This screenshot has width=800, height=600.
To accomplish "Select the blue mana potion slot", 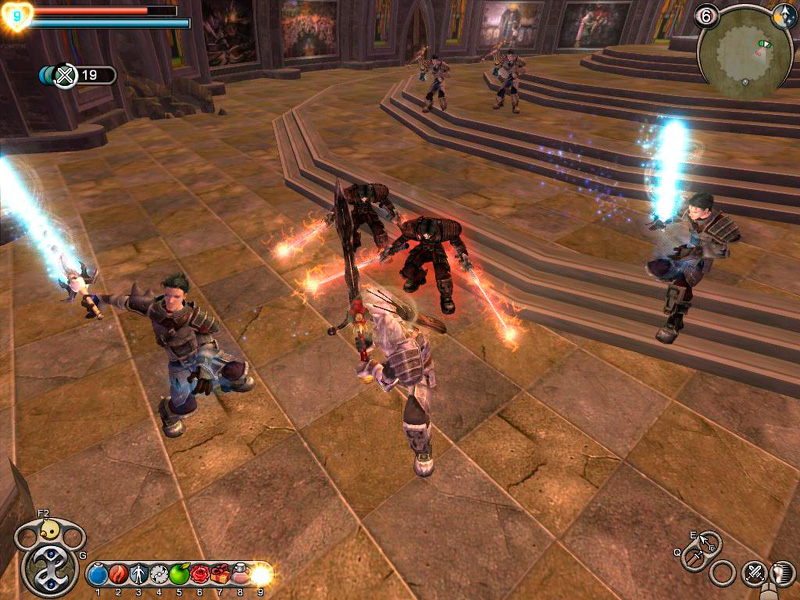I will pos(97,574).
